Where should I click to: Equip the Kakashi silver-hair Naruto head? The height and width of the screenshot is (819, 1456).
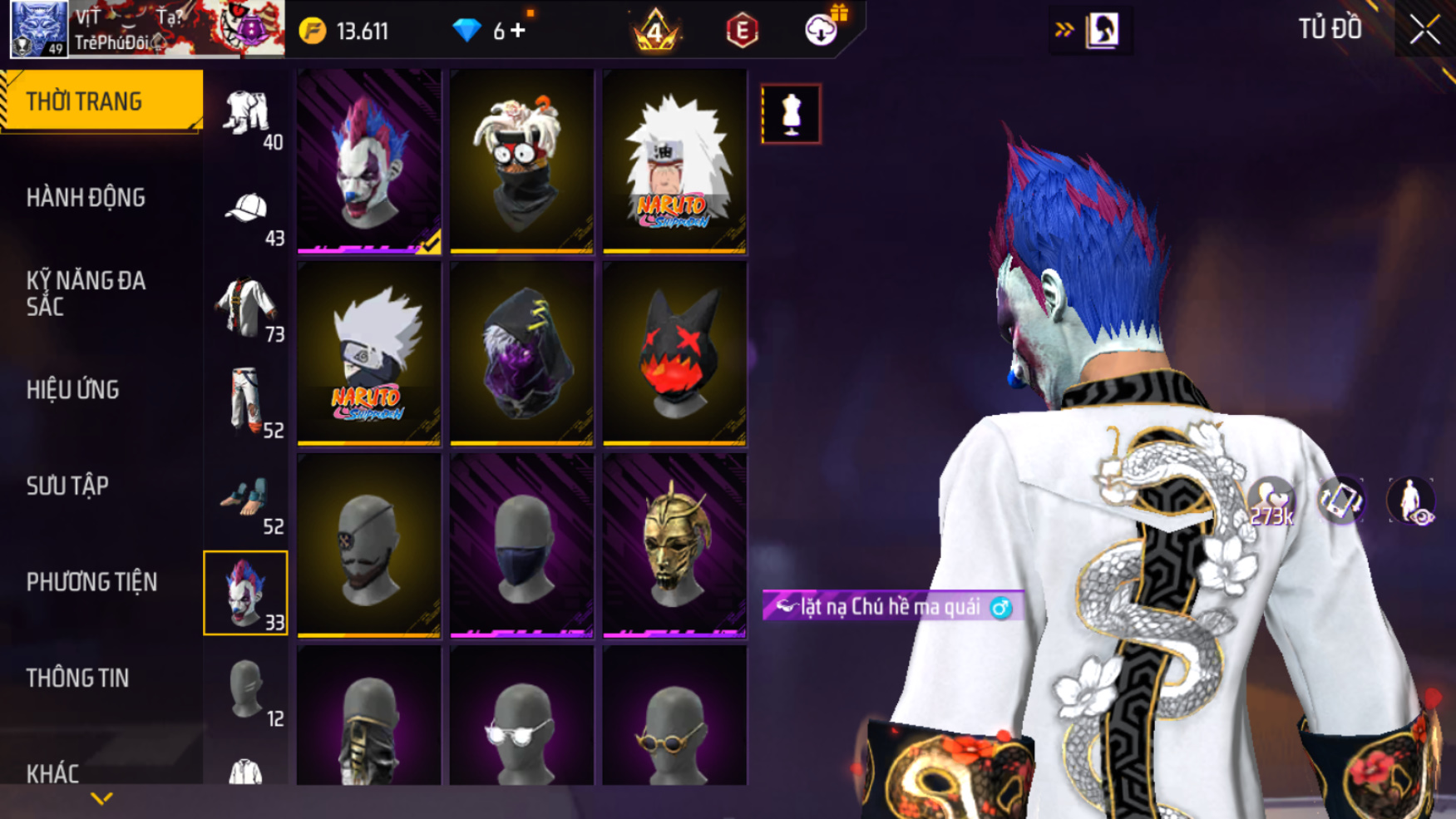pos(369,353)
